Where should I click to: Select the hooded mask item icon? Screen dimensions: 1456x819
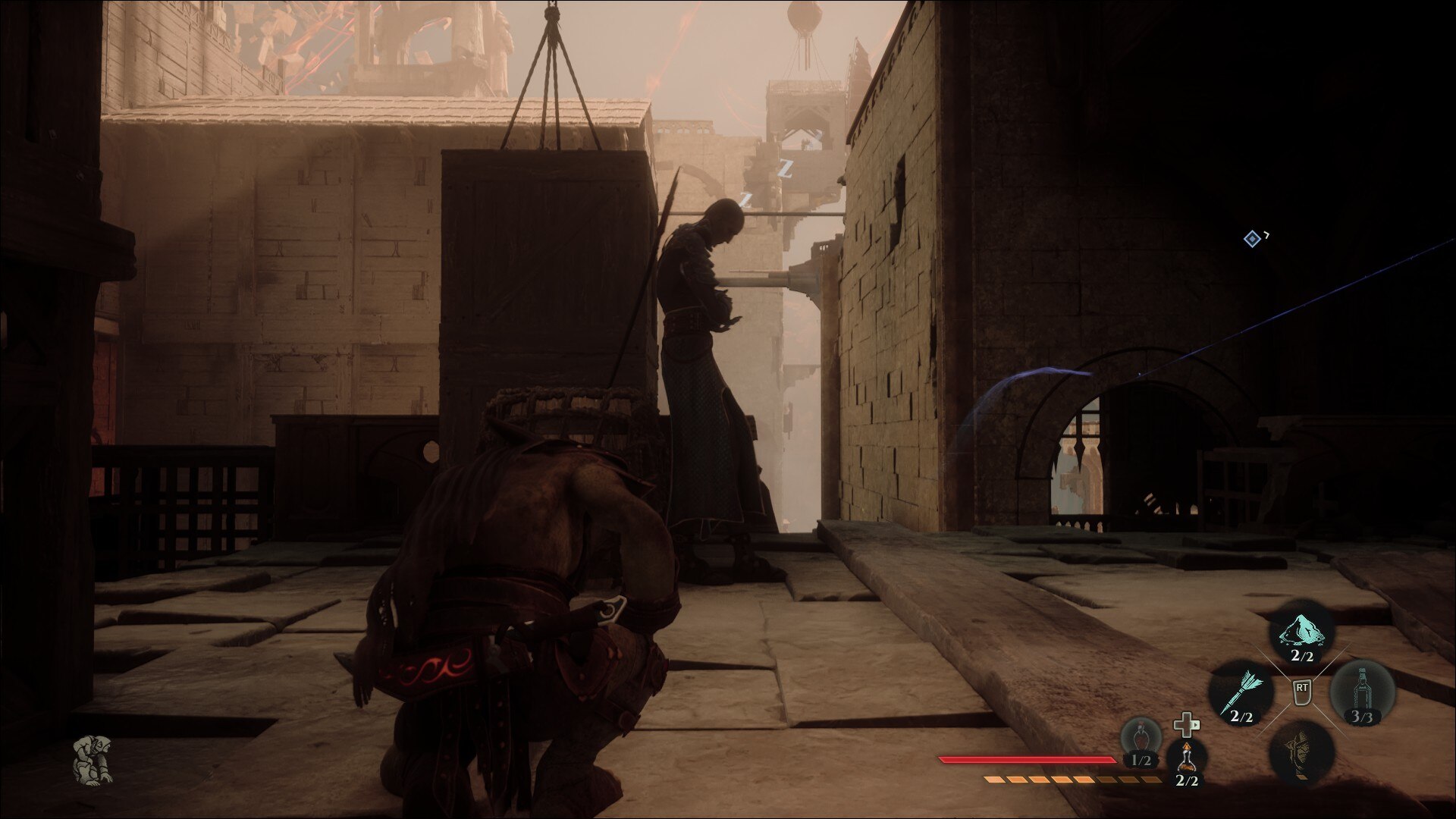(x=1300, y=755)
